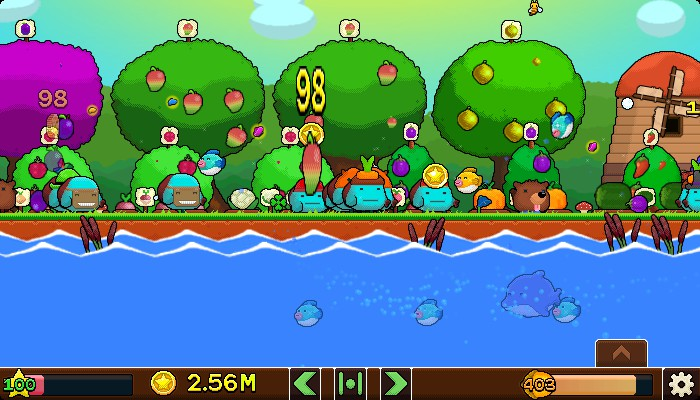Center the view with the middle green button
The width and height of the screenshot is (700, 400).
(x=350, y=383)
